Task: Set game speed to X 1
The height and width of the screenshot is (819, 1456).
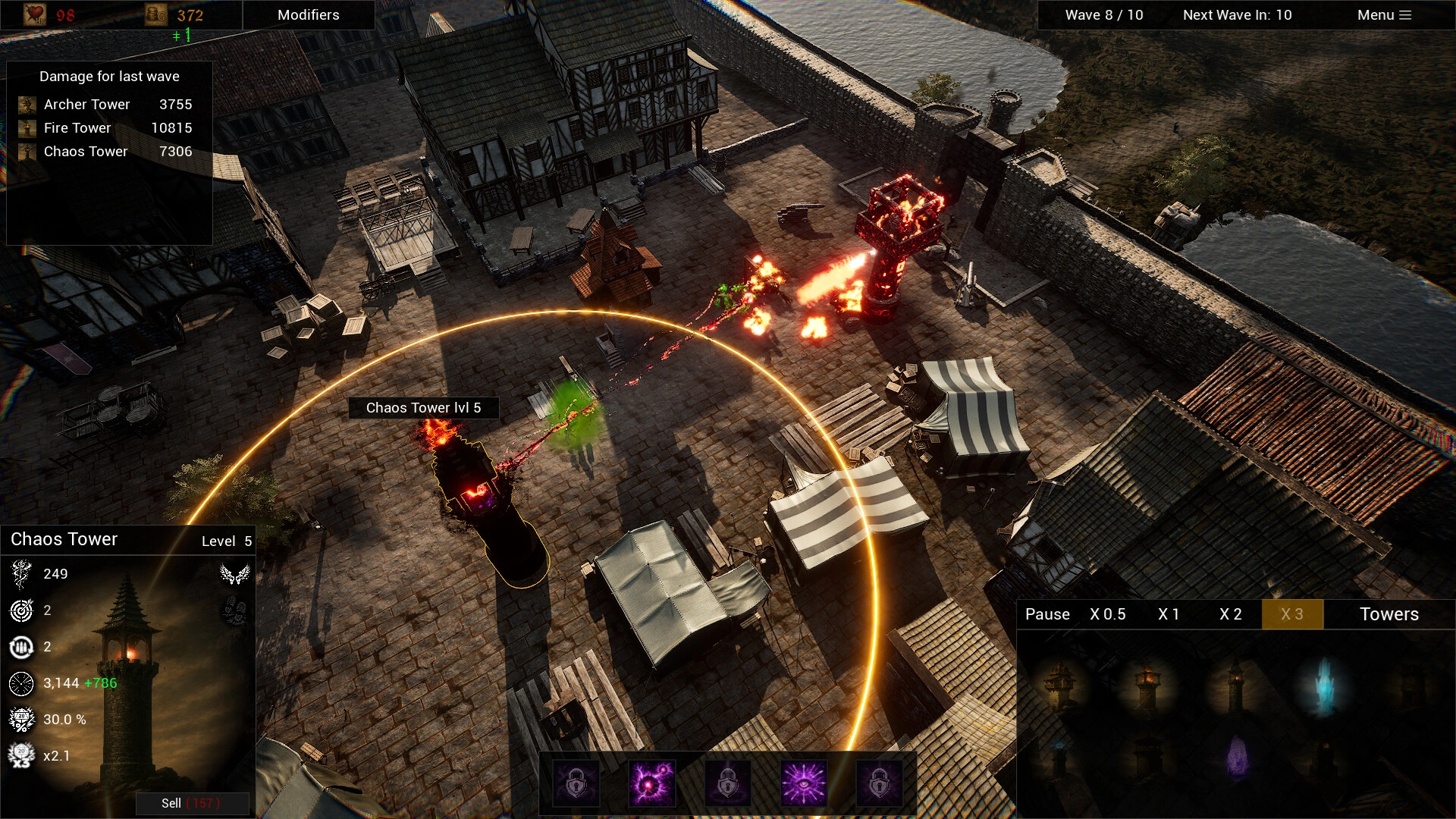Action: pos(1169,614)
